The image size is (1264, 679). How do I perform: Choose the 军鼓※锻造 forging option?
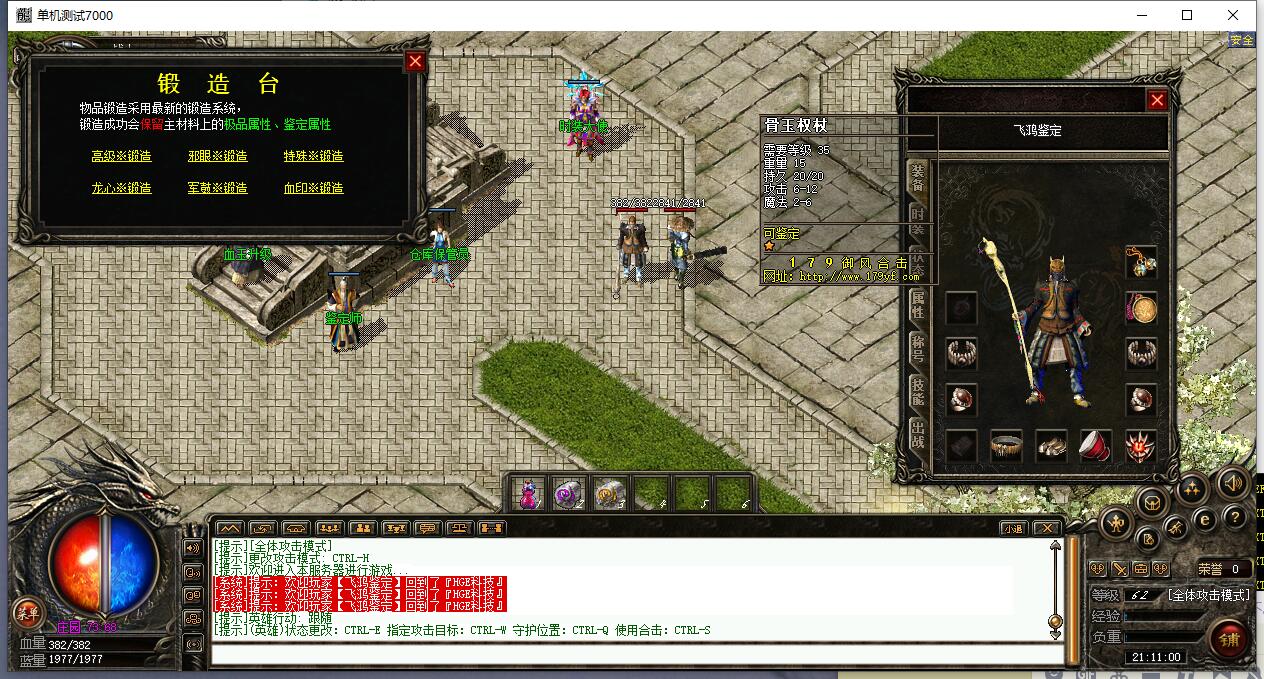coord(217,188)
